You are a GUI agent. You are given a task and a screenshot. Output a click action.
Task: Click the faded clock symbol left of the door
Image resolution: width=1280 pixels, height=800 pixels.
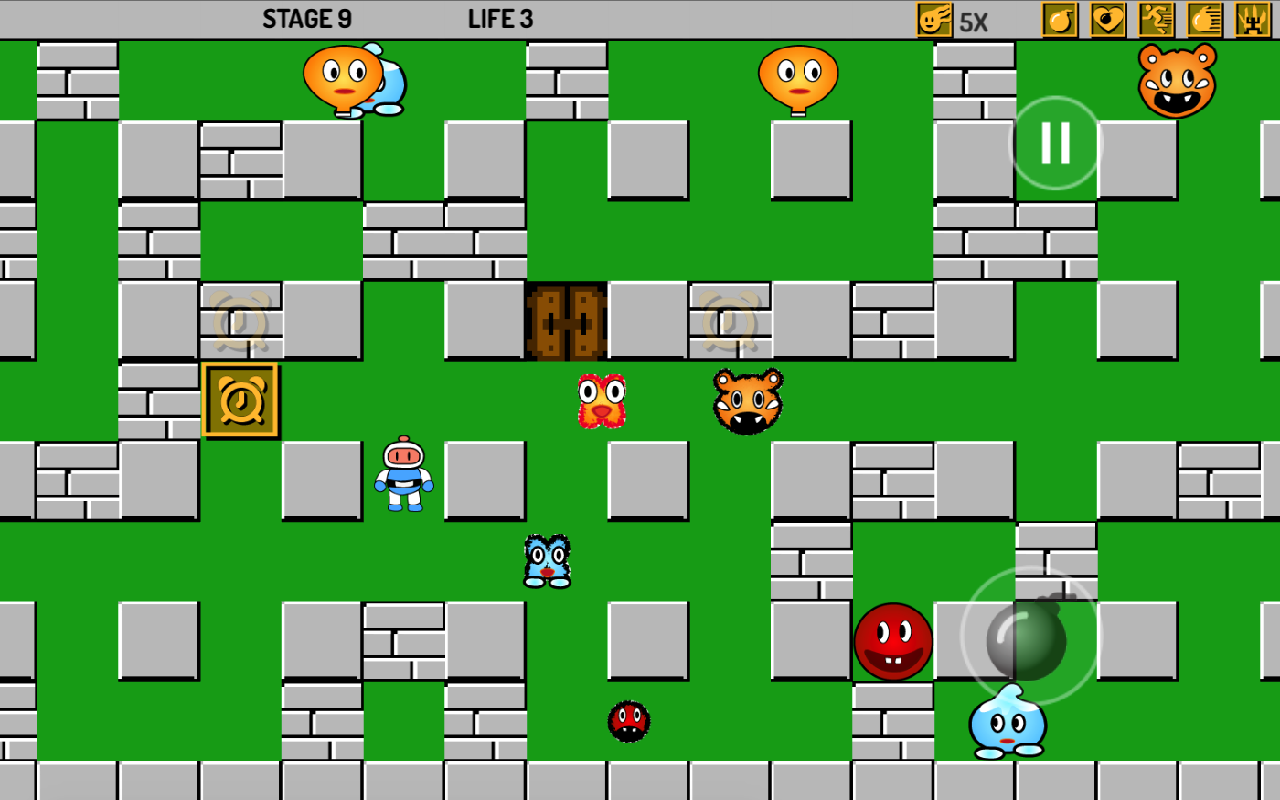click(240, 320)
